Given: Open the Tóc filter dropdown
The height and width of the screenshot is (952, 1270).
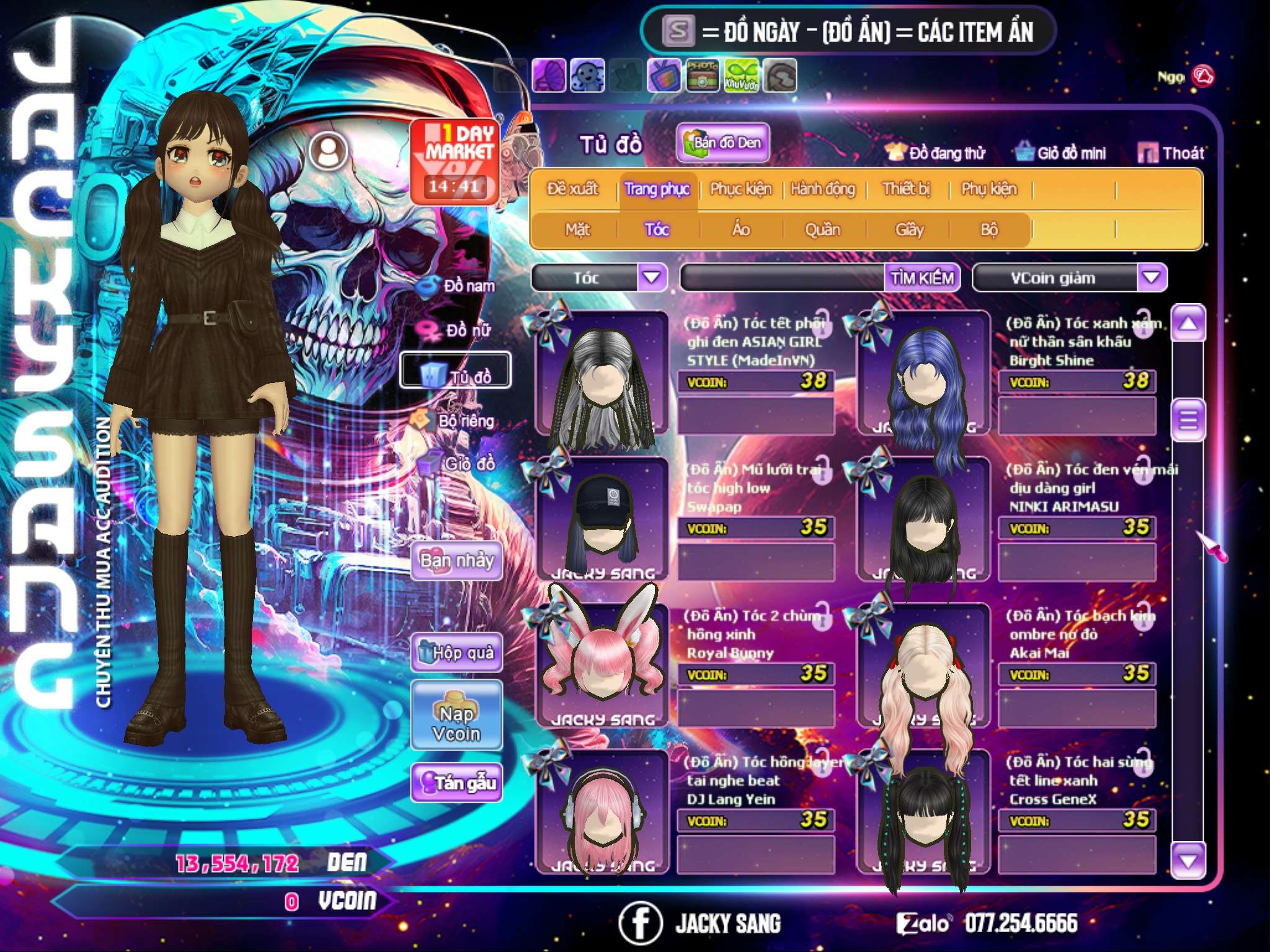Looking at the screenshot, I should 652,277.
